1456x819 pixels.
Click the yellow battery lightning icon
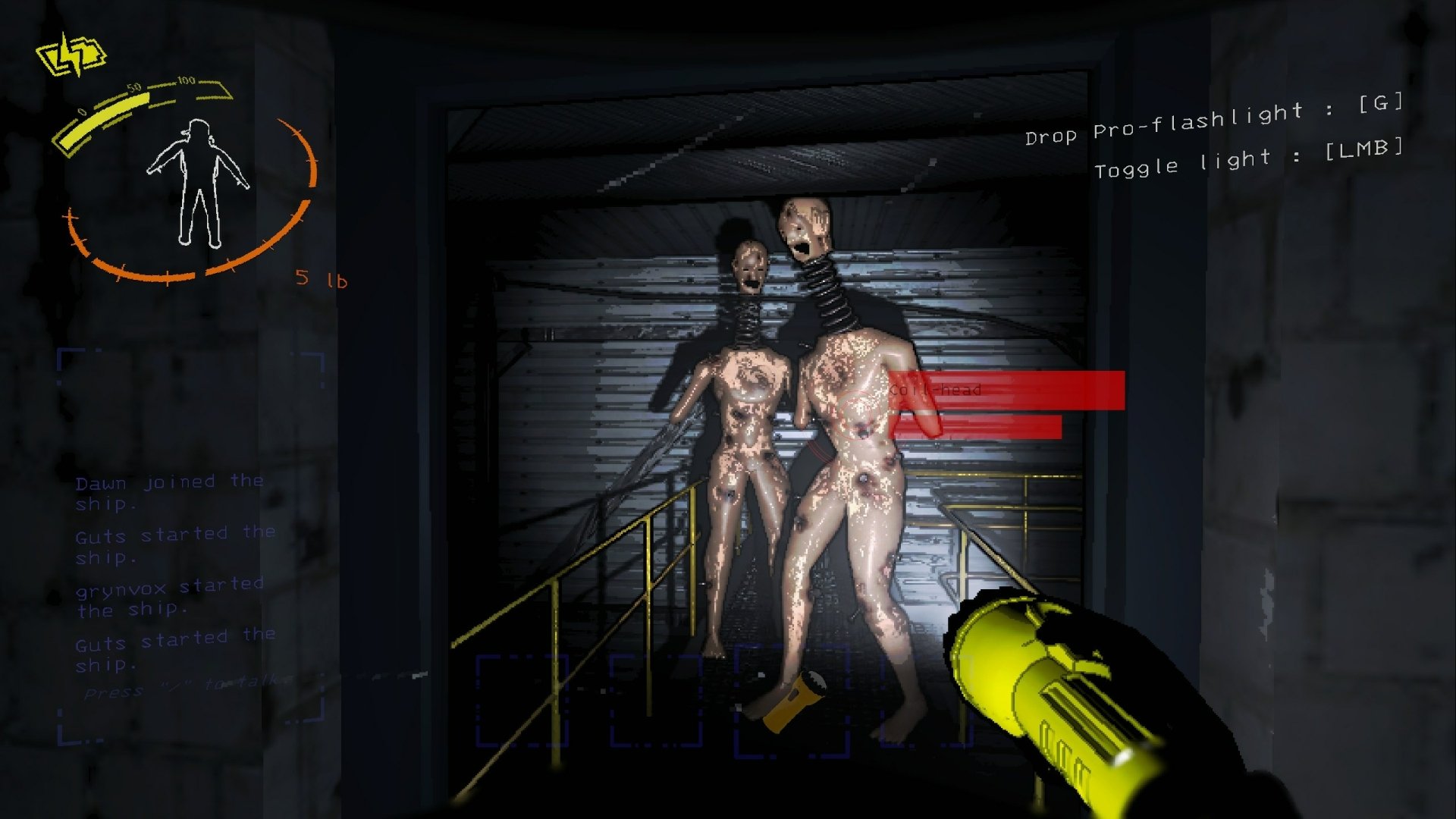point(72,53)
